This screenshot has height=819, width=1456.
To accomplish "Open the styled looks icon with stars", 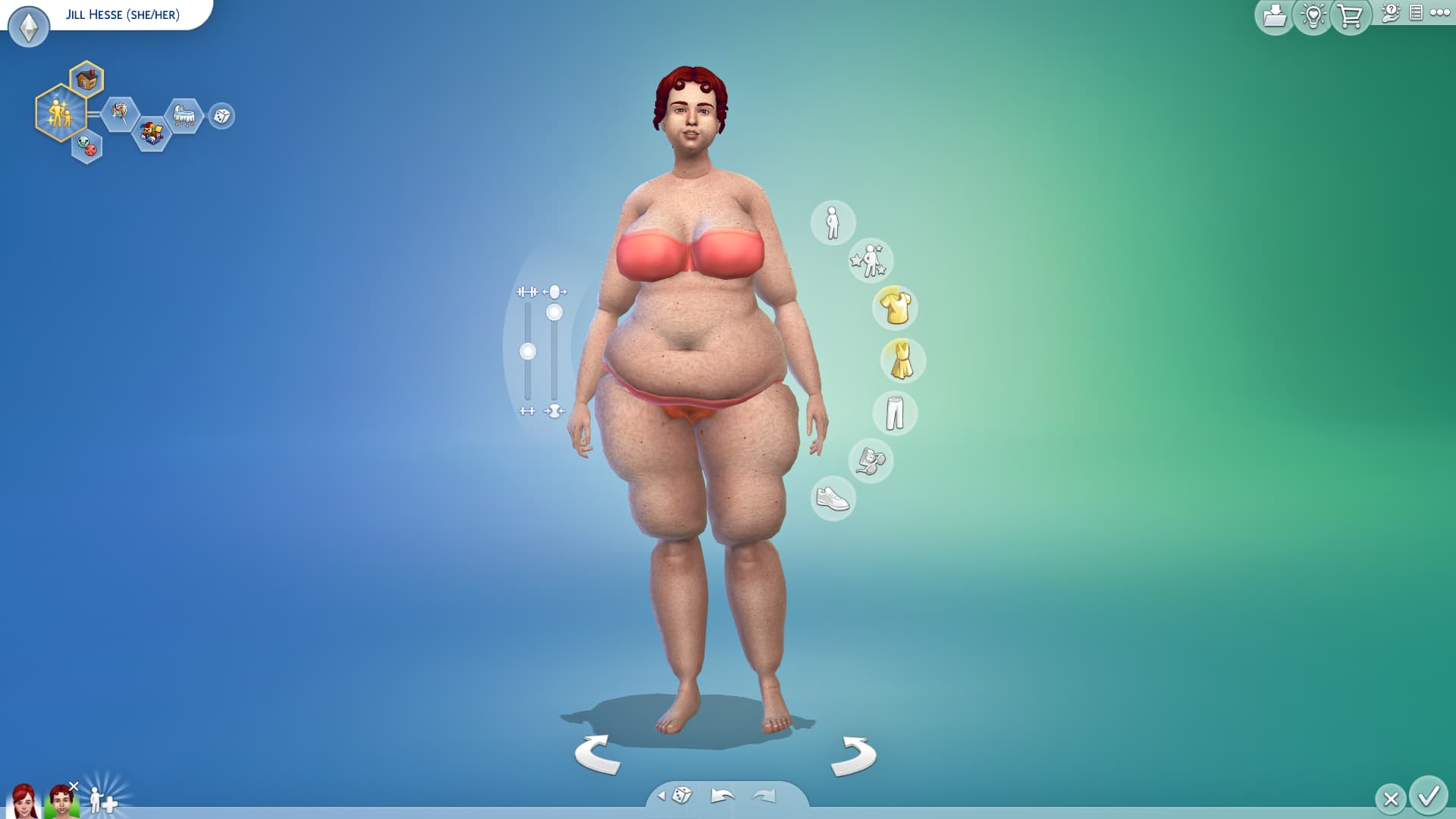I will (x=870, y=260).
